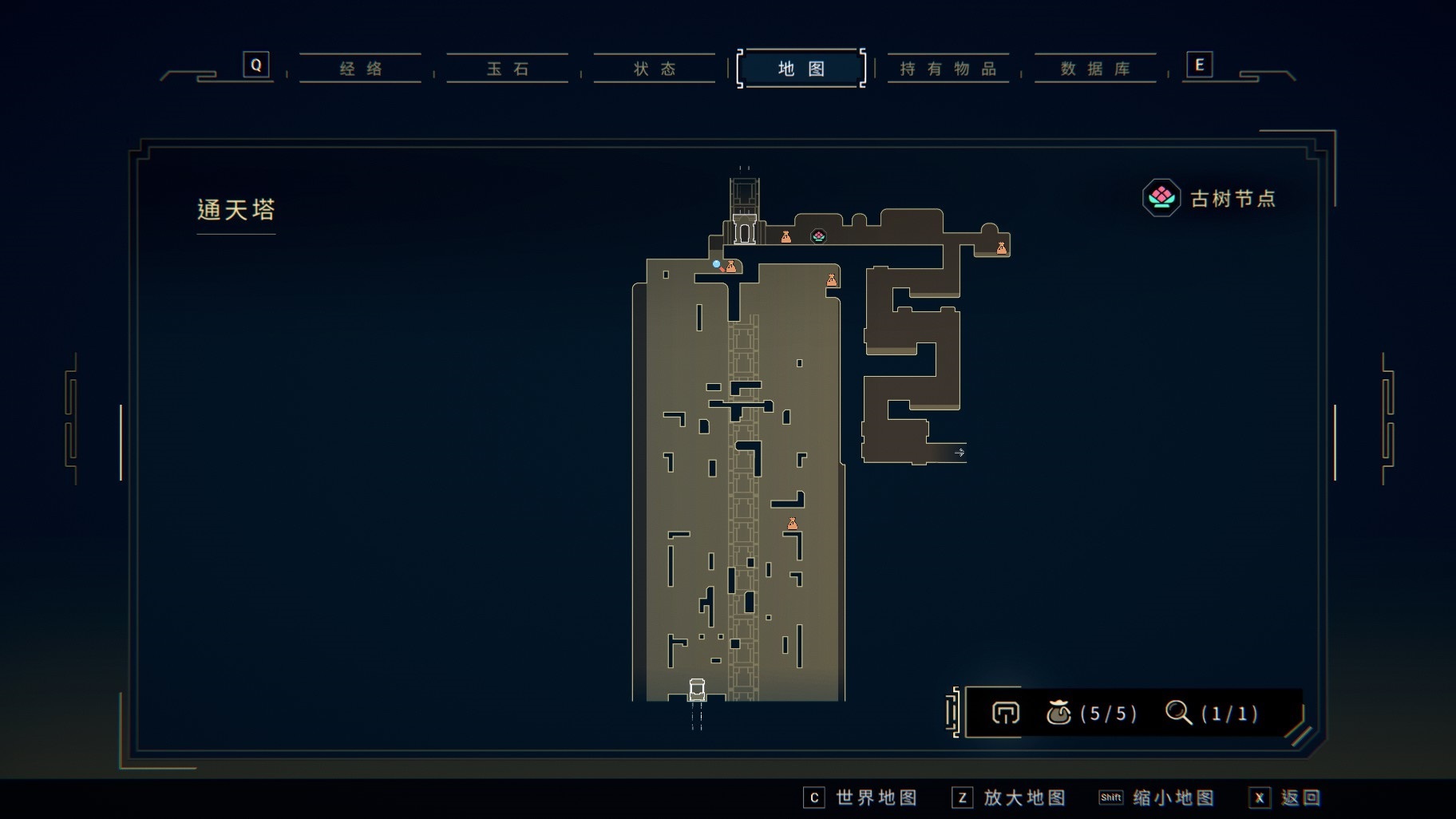The width and height of the screenshot is (1456, 819).
Task: Select the exit arrow marker on the map
Action: pos(959,453)
